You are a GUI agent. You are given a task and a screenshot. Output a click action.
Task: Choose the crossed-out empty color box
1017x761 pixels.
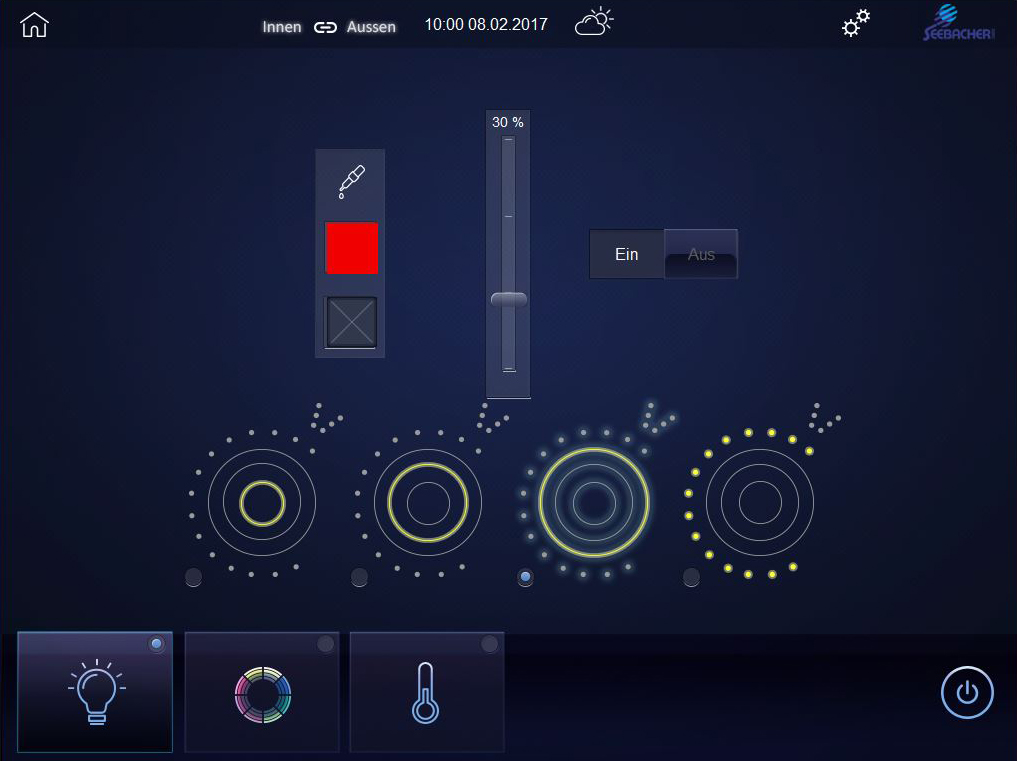pos(351,322)
